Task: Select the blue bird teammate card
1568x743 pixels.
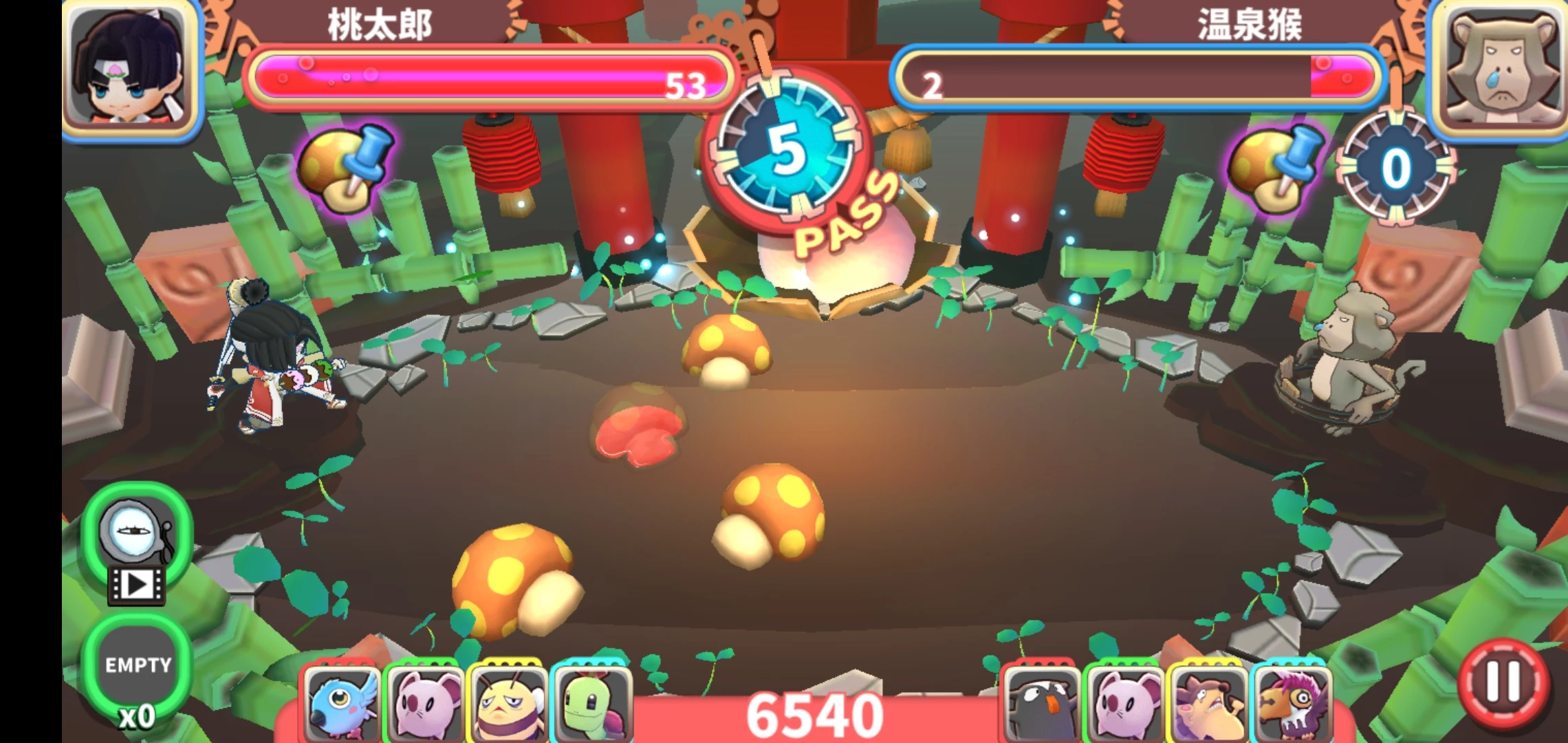Action: click(x=342, y=703)
